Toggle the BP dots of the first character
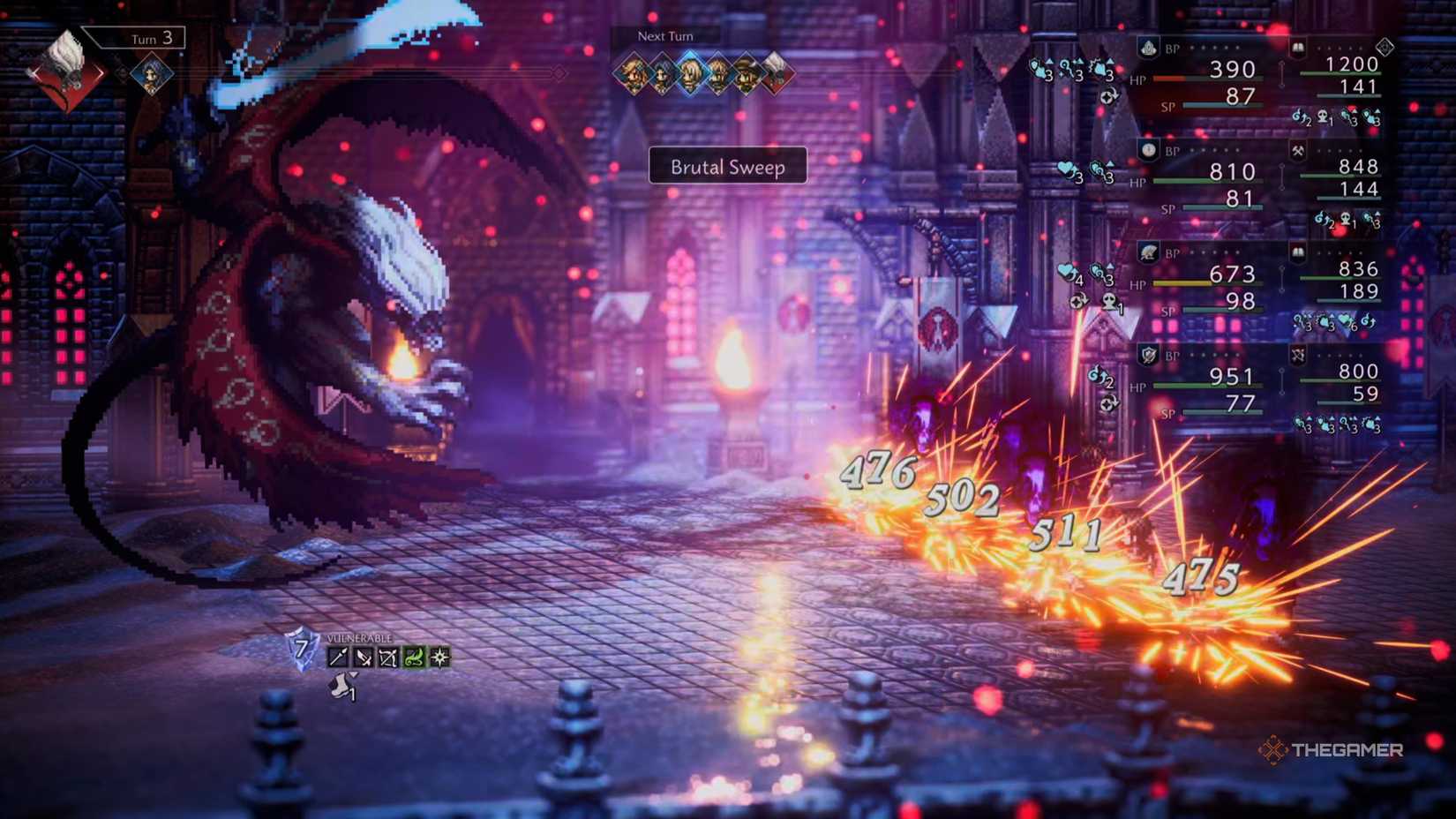This screenshot has width=1456, height=819. point(1213,47)
